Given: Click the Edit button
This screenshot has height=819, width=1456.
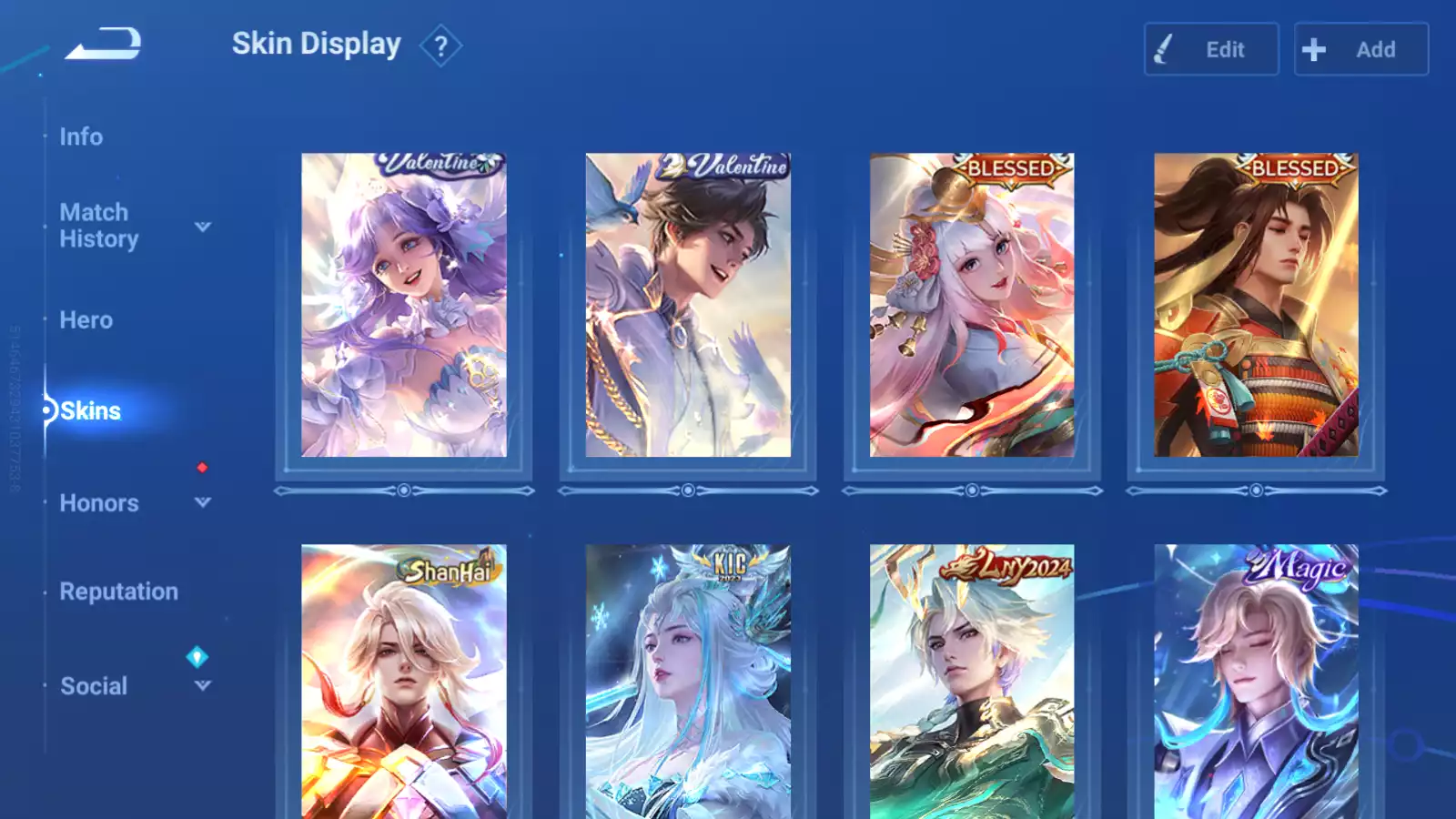Looking at the screenshot, I should click(1210, 49).
